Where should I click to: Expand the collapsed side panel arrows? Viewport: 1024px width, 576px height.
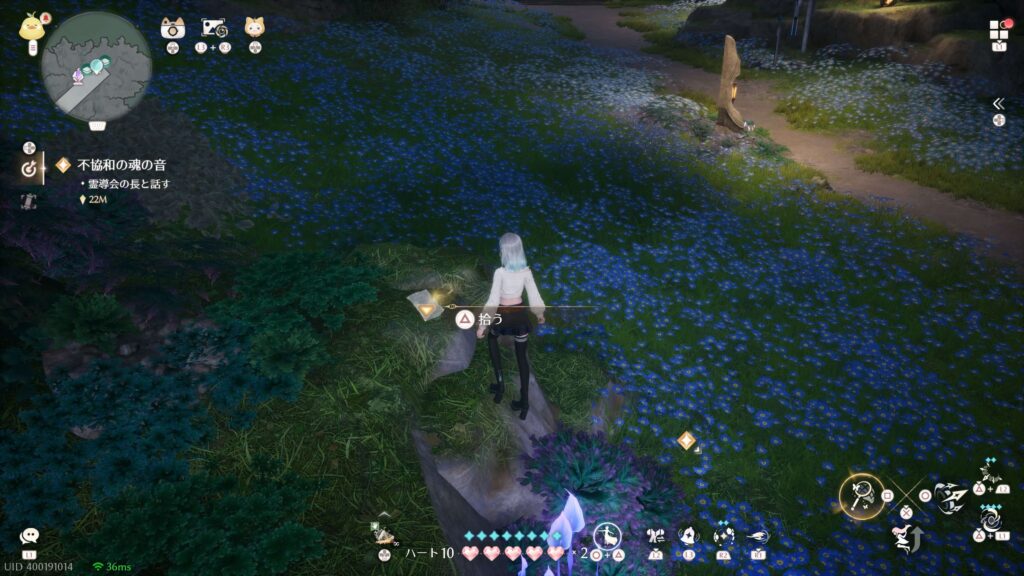[997, 103]
